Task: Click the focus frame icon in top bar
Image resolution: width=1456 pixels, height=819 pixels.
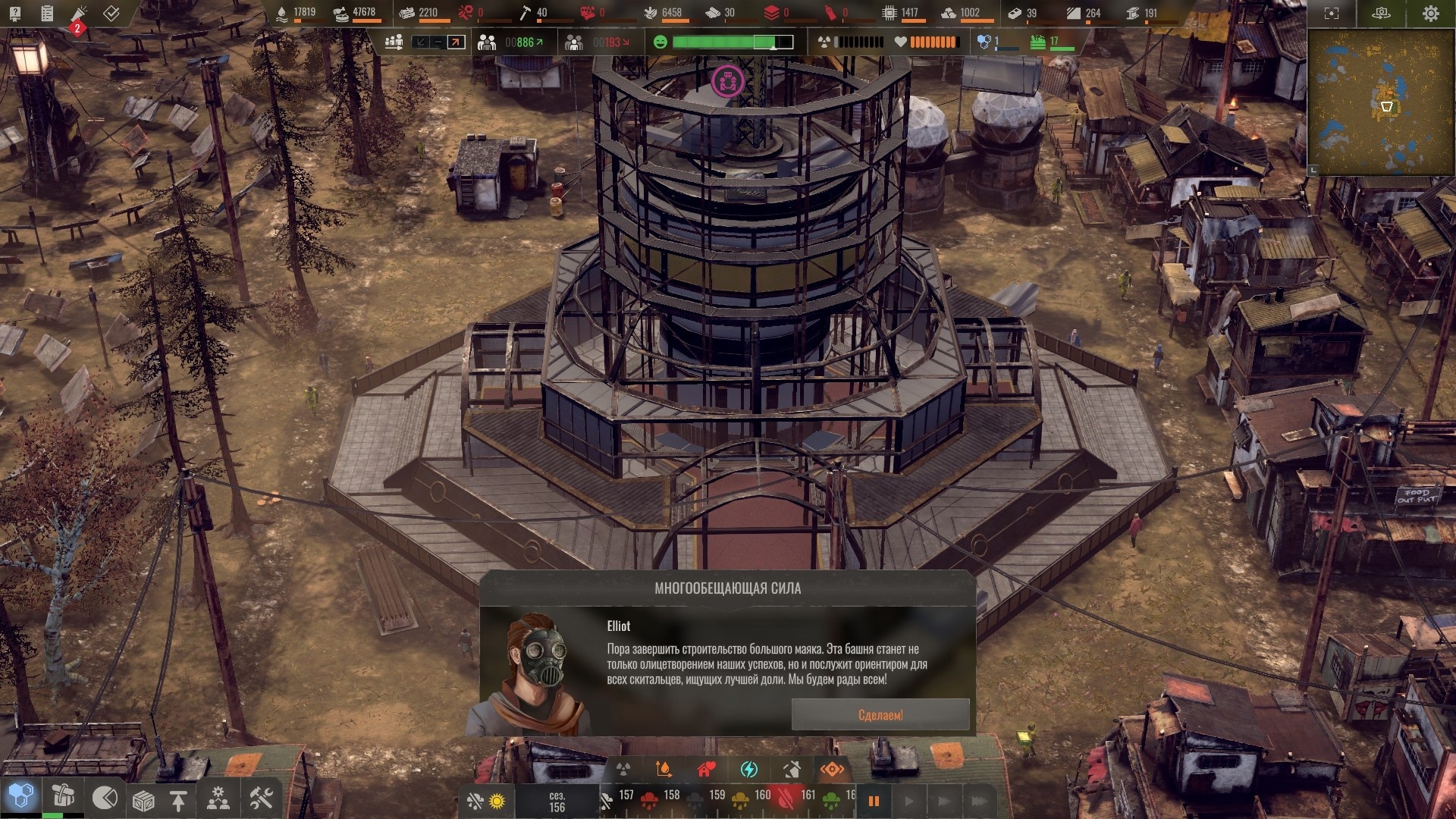Action: (x=1332, y=14)
